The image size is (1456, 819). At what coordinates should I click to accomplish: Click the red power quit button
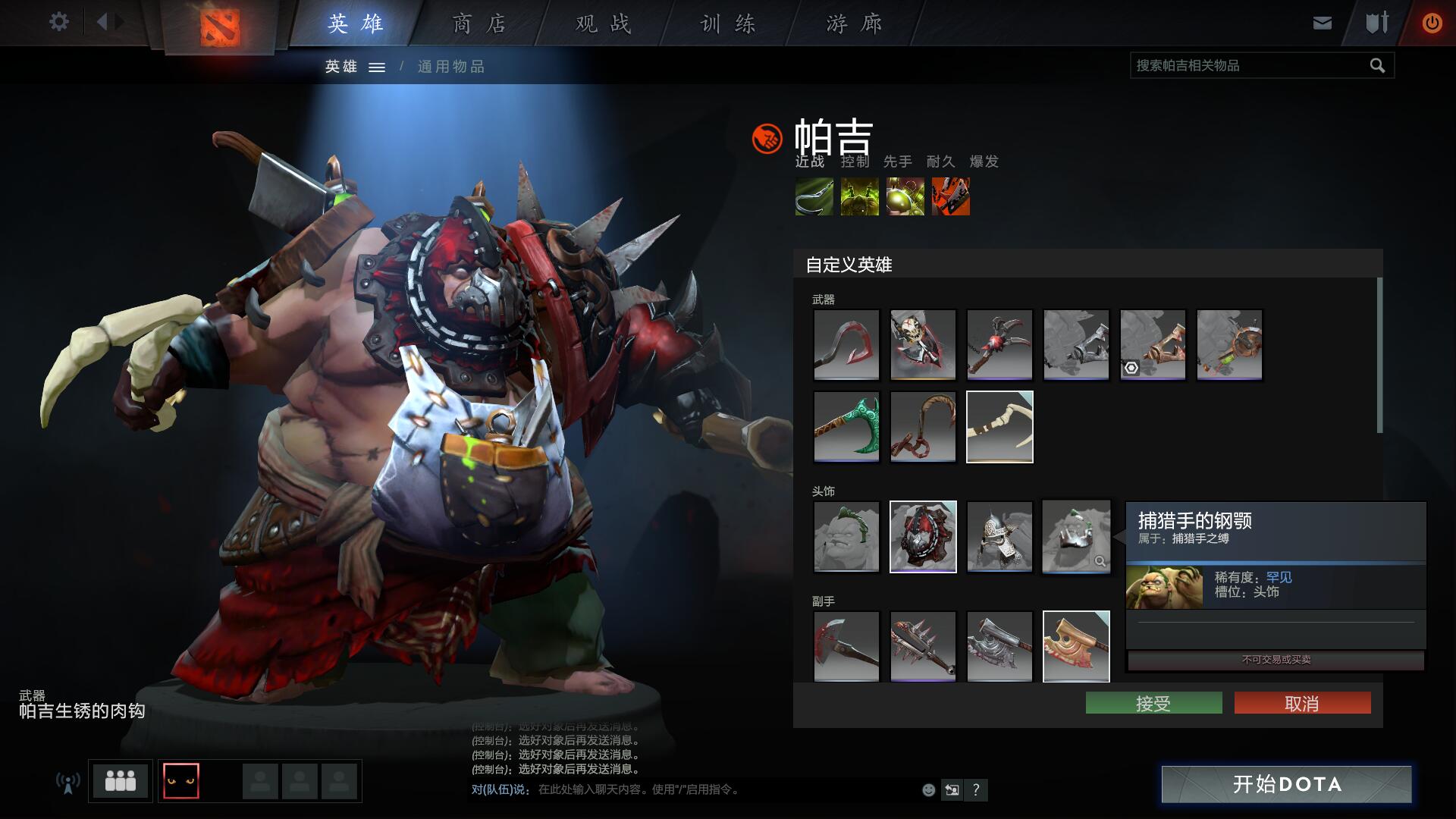(x=1432, y=24)
